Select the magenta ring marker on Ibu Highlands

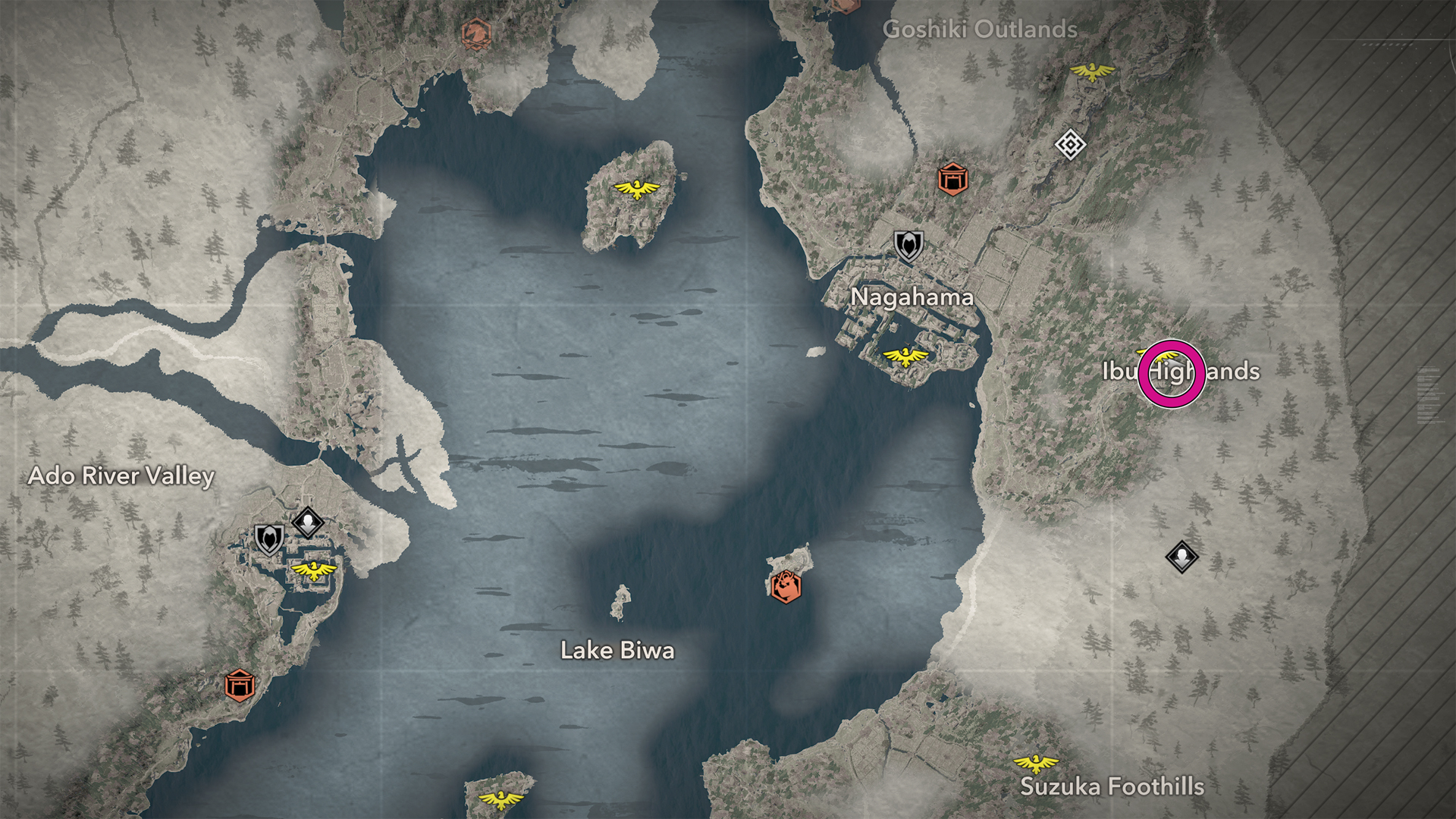1171,373
